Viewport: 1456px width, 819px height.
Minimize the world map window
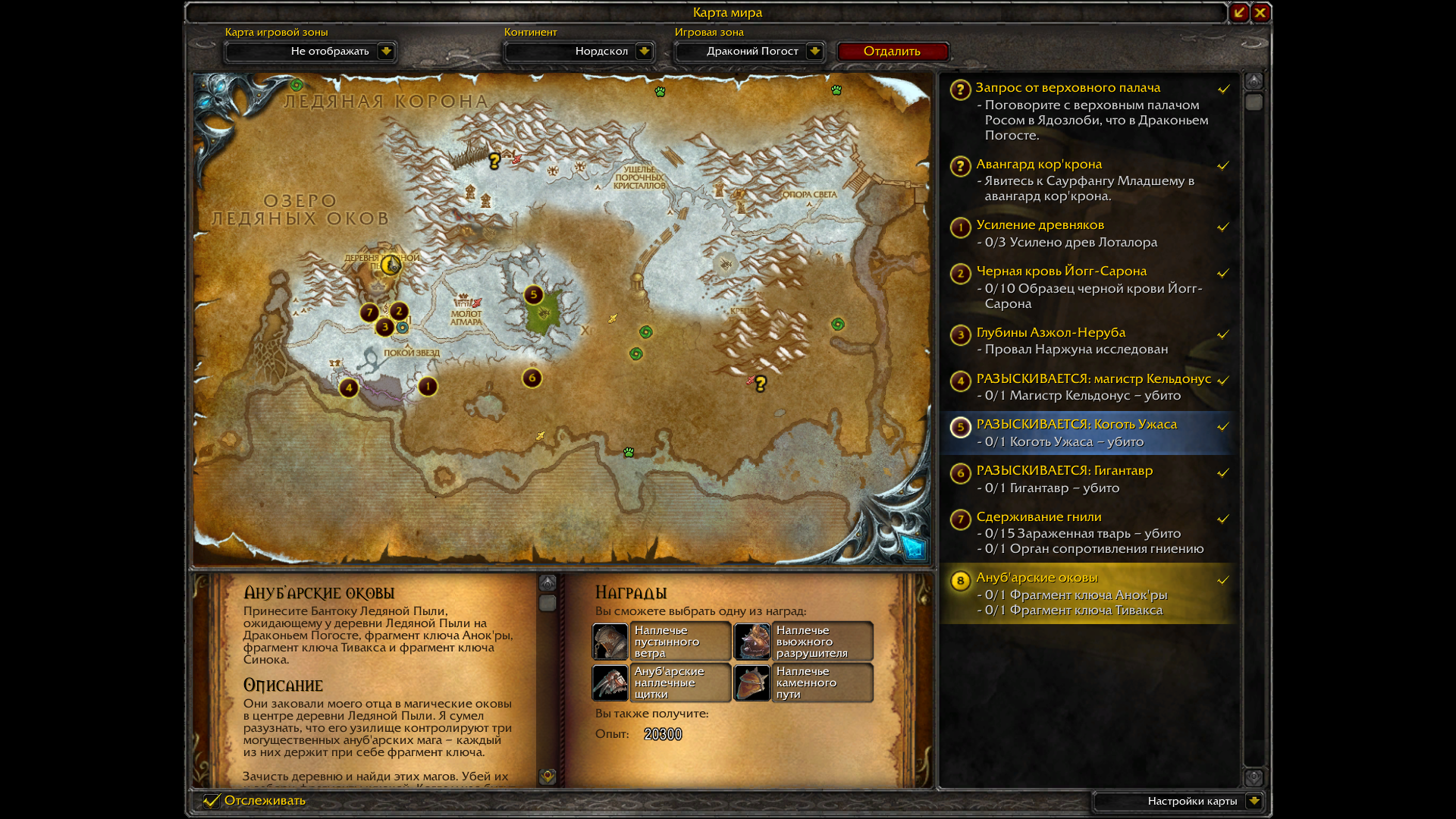coord(1239,13)
